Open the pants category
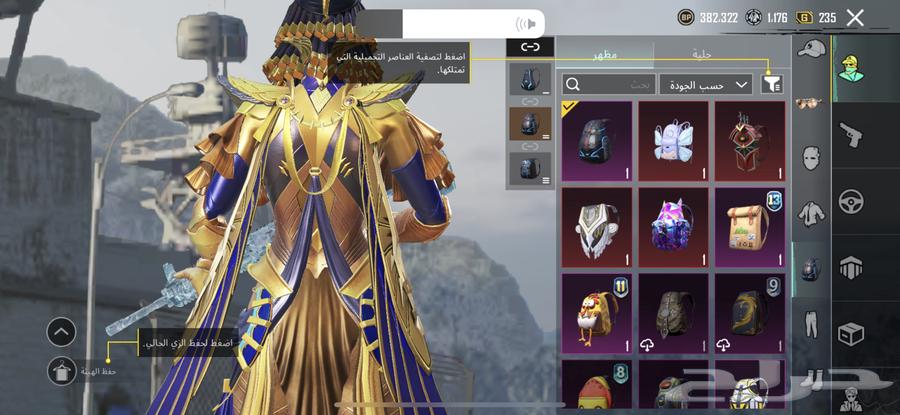This screenshot has width=900, height=415. (x=811, y=324)
